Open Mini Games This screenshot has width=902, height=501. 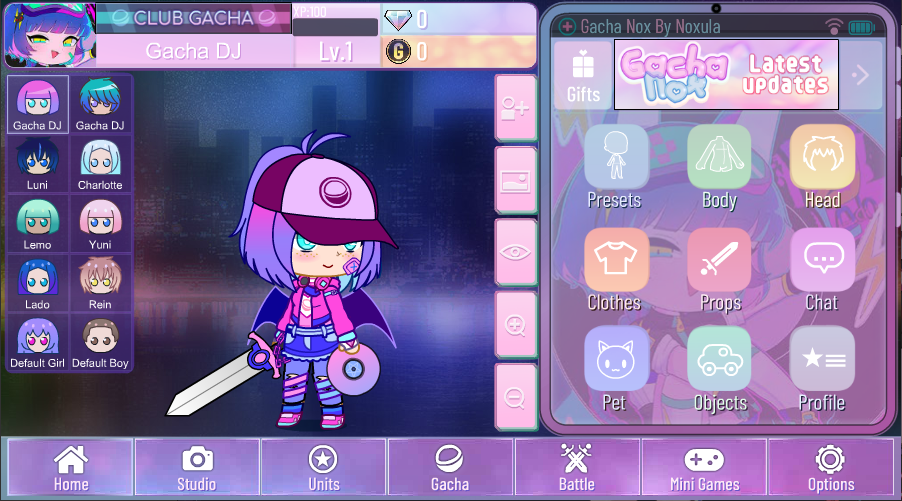pos(704,467)
